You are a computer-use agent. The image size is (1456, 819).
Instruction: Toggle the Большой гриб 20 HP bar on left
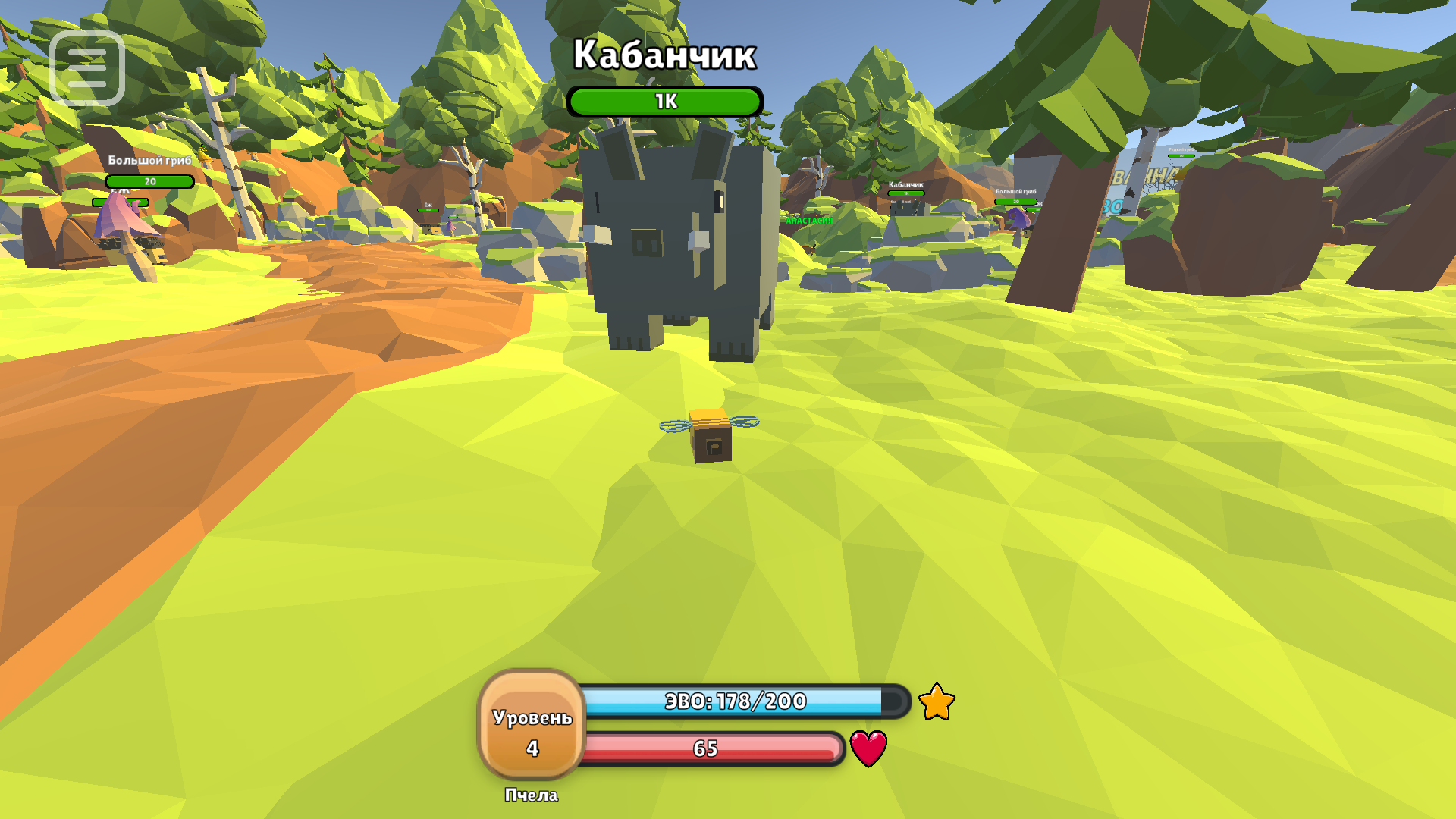point(149,182)
